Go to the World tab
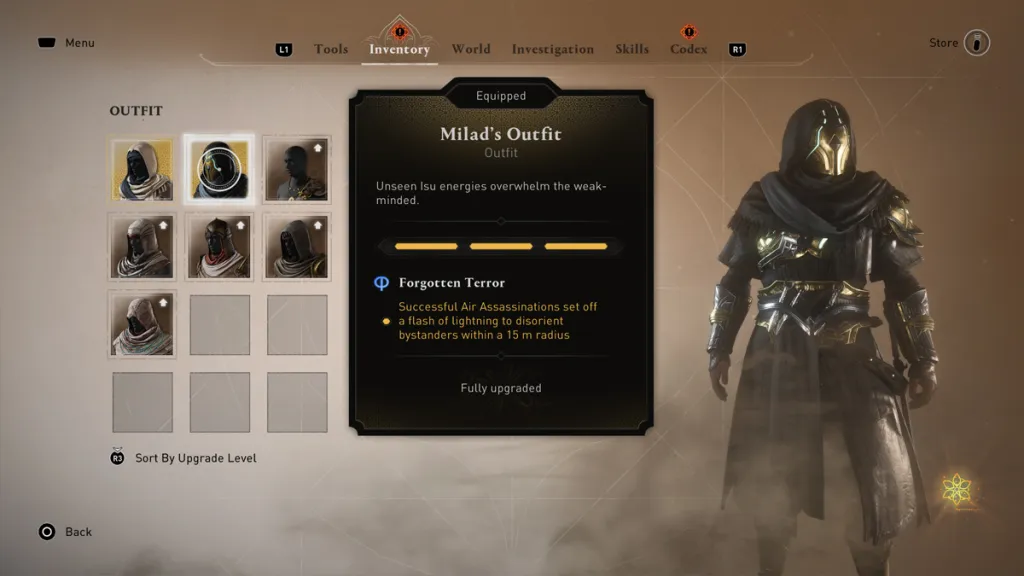The image size is (1024, 576). pyautogui.click(x=470, y=49)
